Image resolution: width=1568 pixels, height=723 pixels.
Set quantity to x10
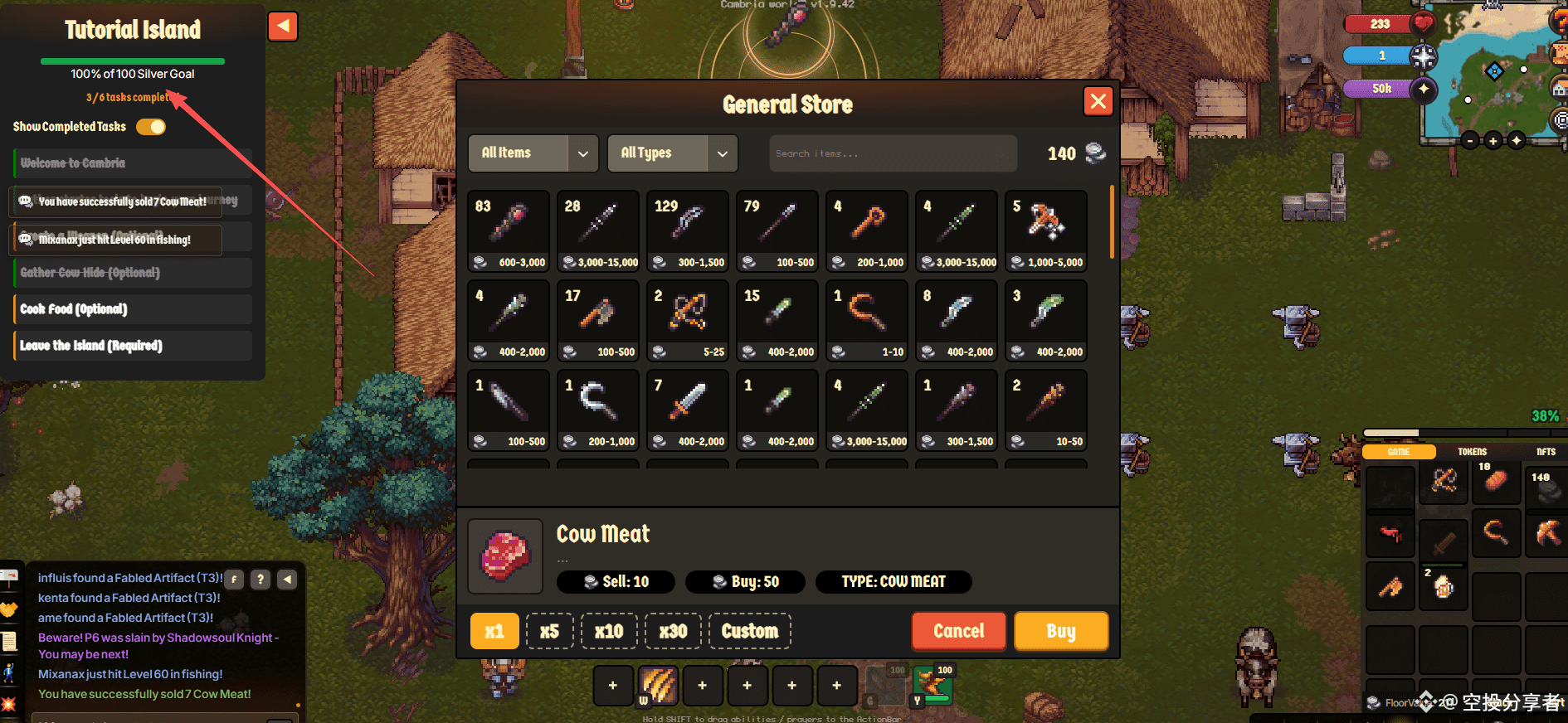click(x=609, y=631)
